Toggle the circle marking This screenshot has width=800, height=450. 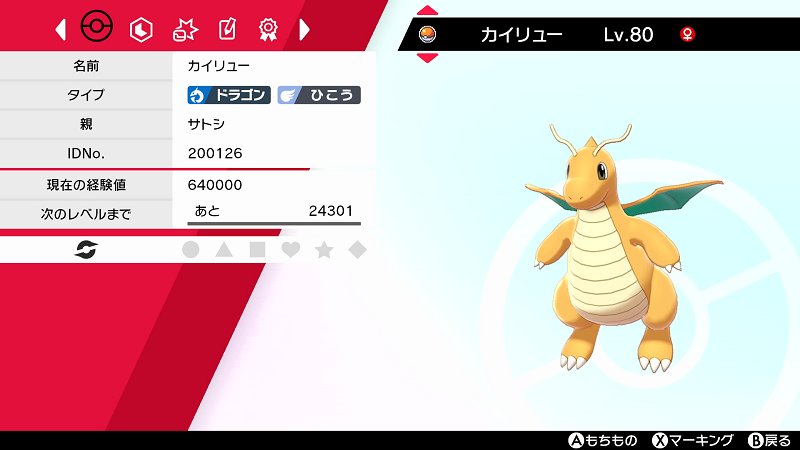(x=191, y=250)
